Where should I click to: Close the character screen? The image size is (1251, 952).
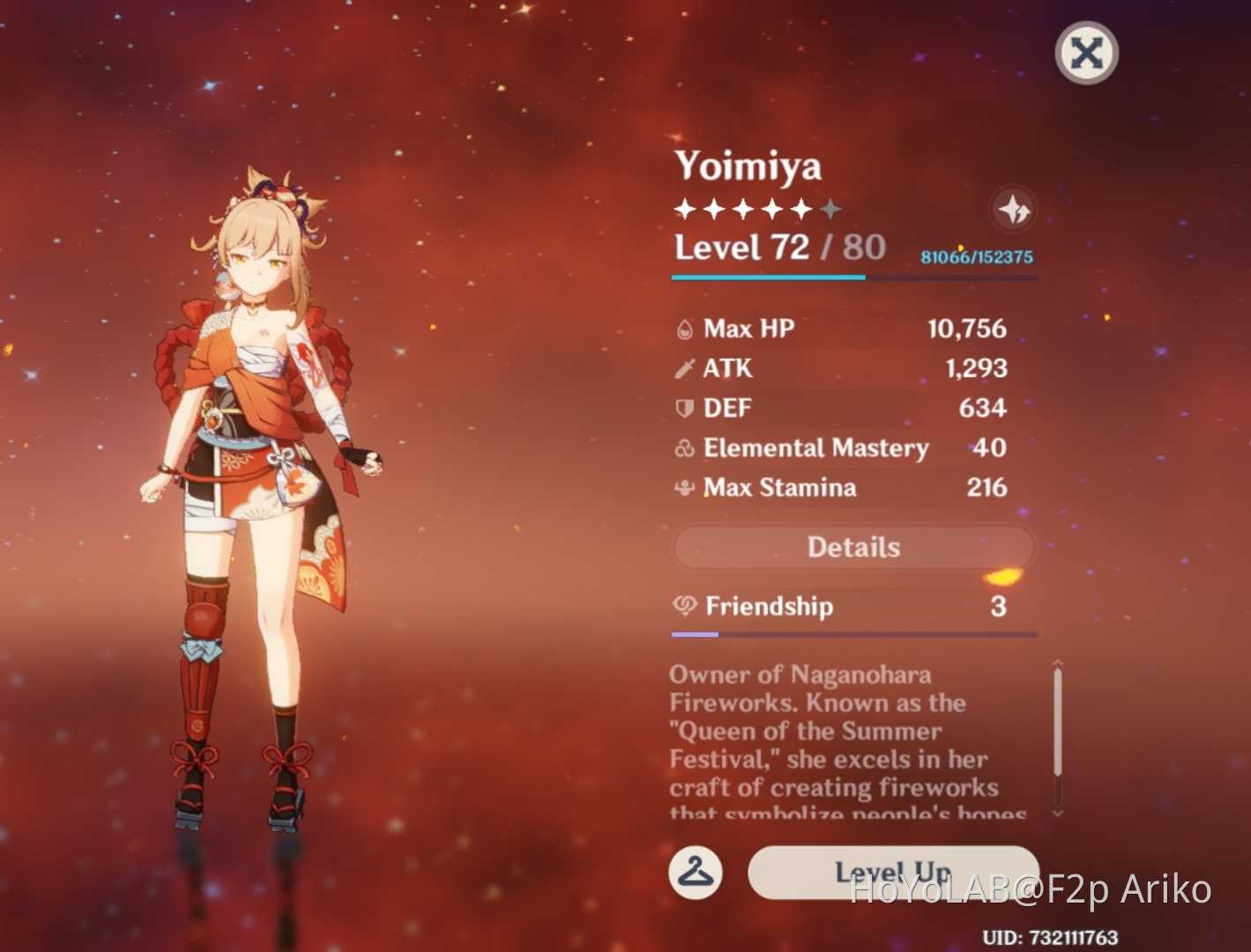tap(1085, 53)
